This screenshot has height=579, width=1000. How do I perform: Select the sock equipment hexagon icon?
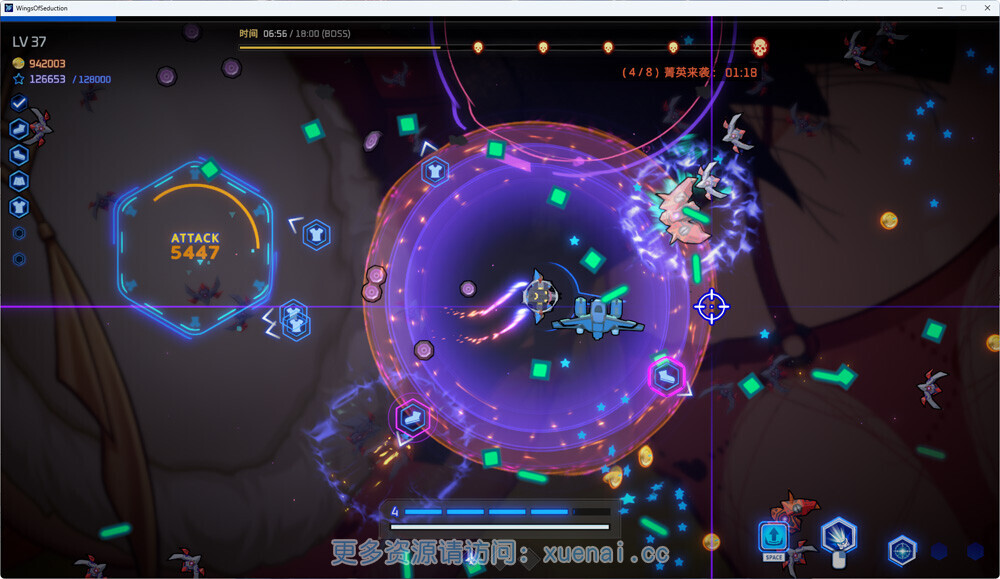[x=19, y=155]
